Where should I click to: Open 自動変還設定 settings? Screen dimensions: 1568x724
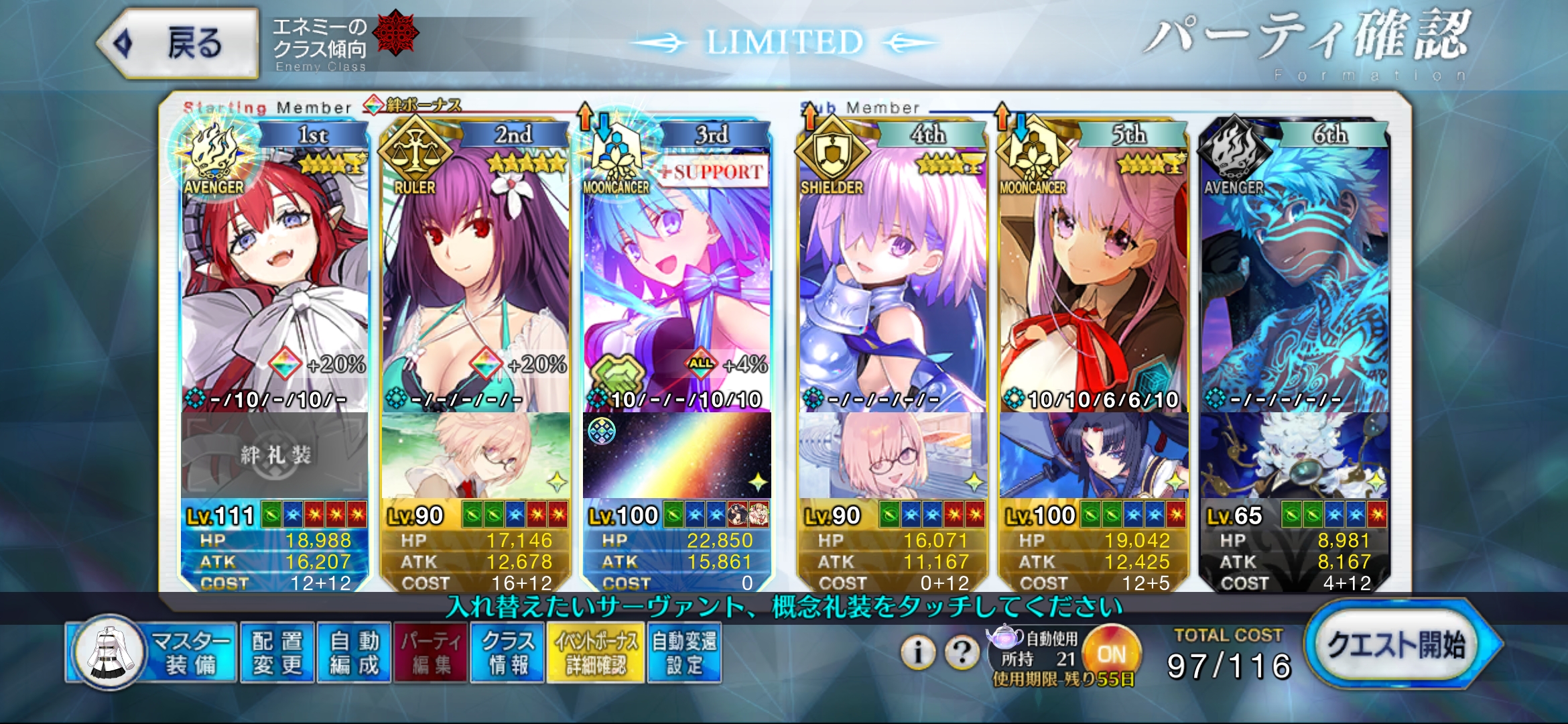point(684,653)
